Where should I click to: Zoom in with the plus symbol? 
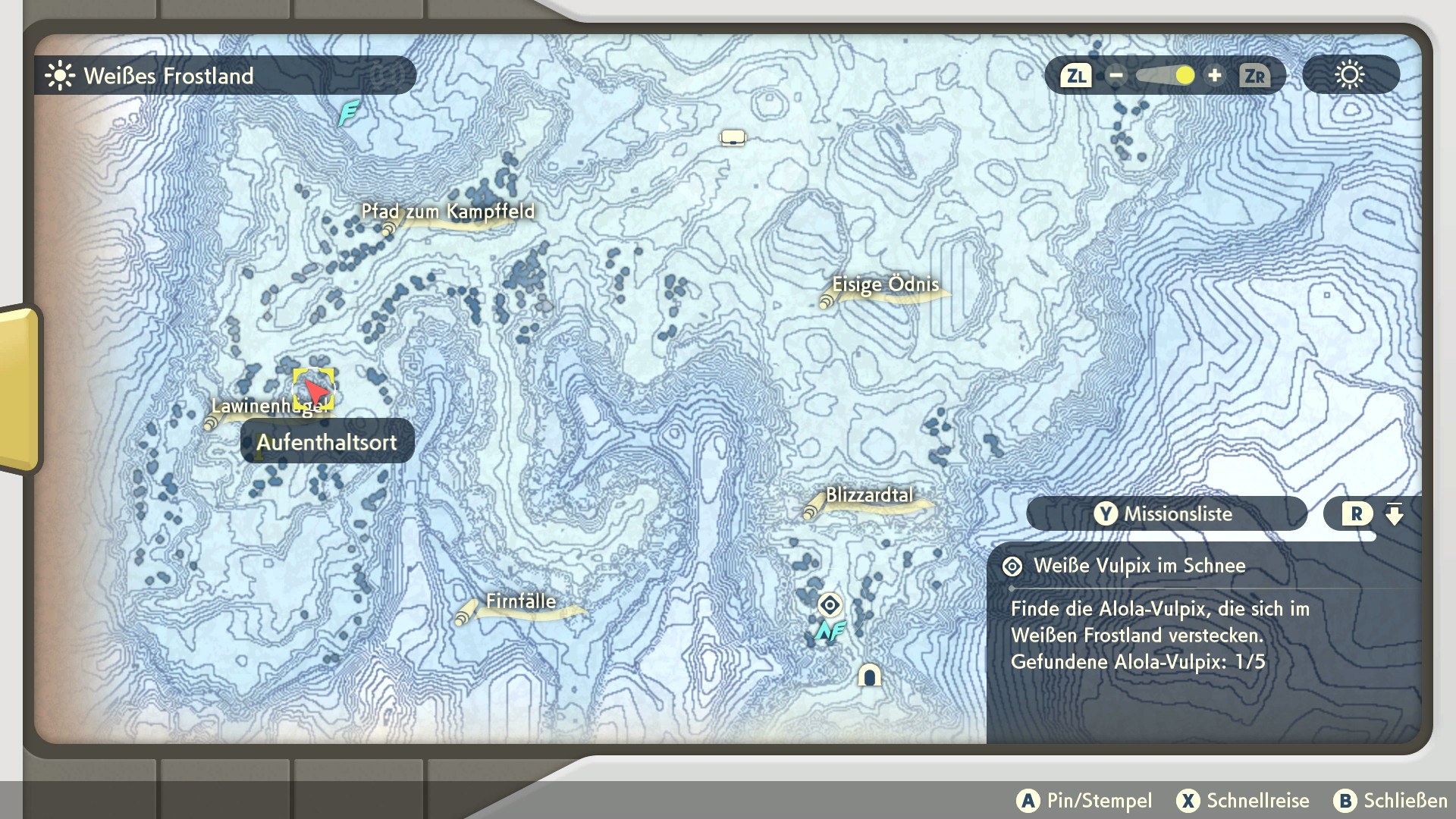tap(1215, 76)
